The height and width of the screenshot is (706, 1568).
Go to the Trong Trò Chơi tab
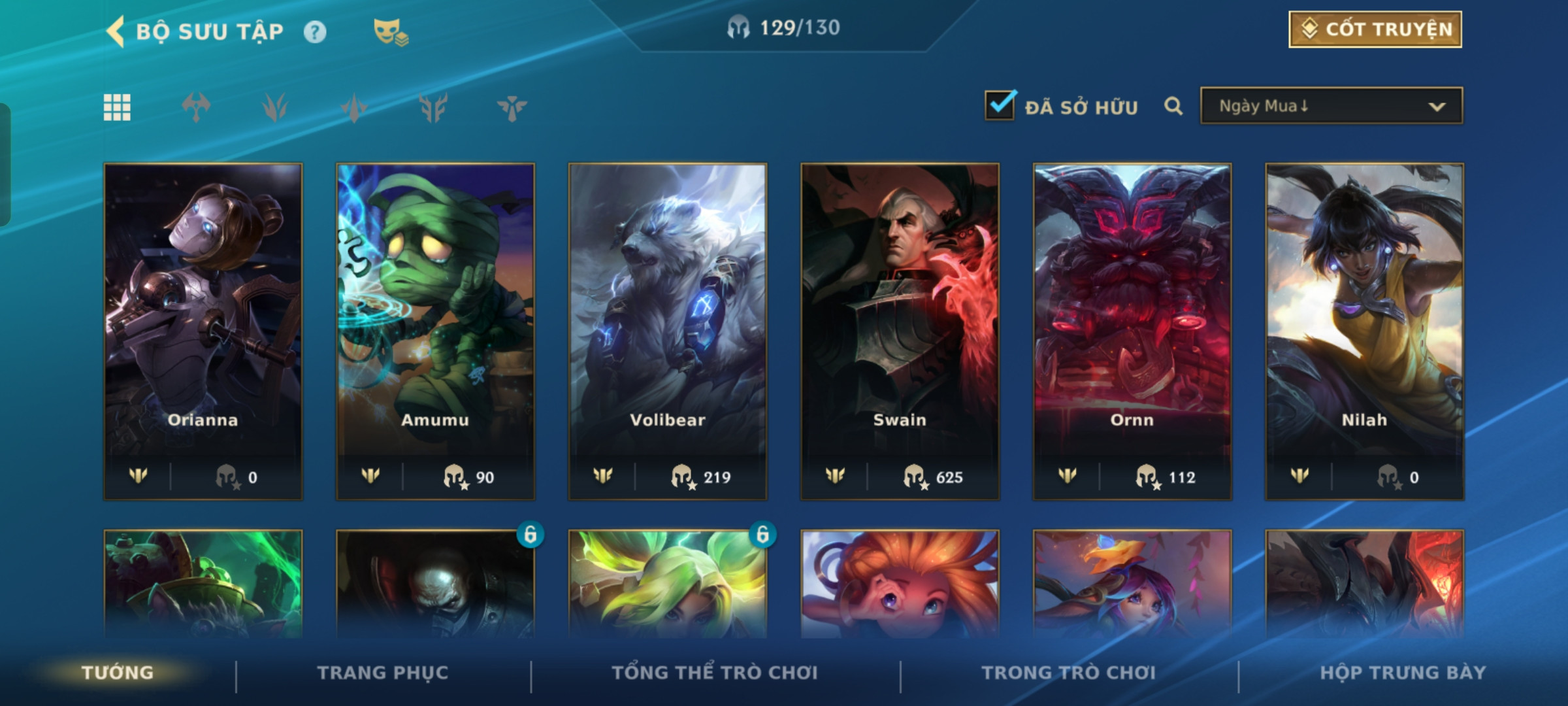point(1069,673)
